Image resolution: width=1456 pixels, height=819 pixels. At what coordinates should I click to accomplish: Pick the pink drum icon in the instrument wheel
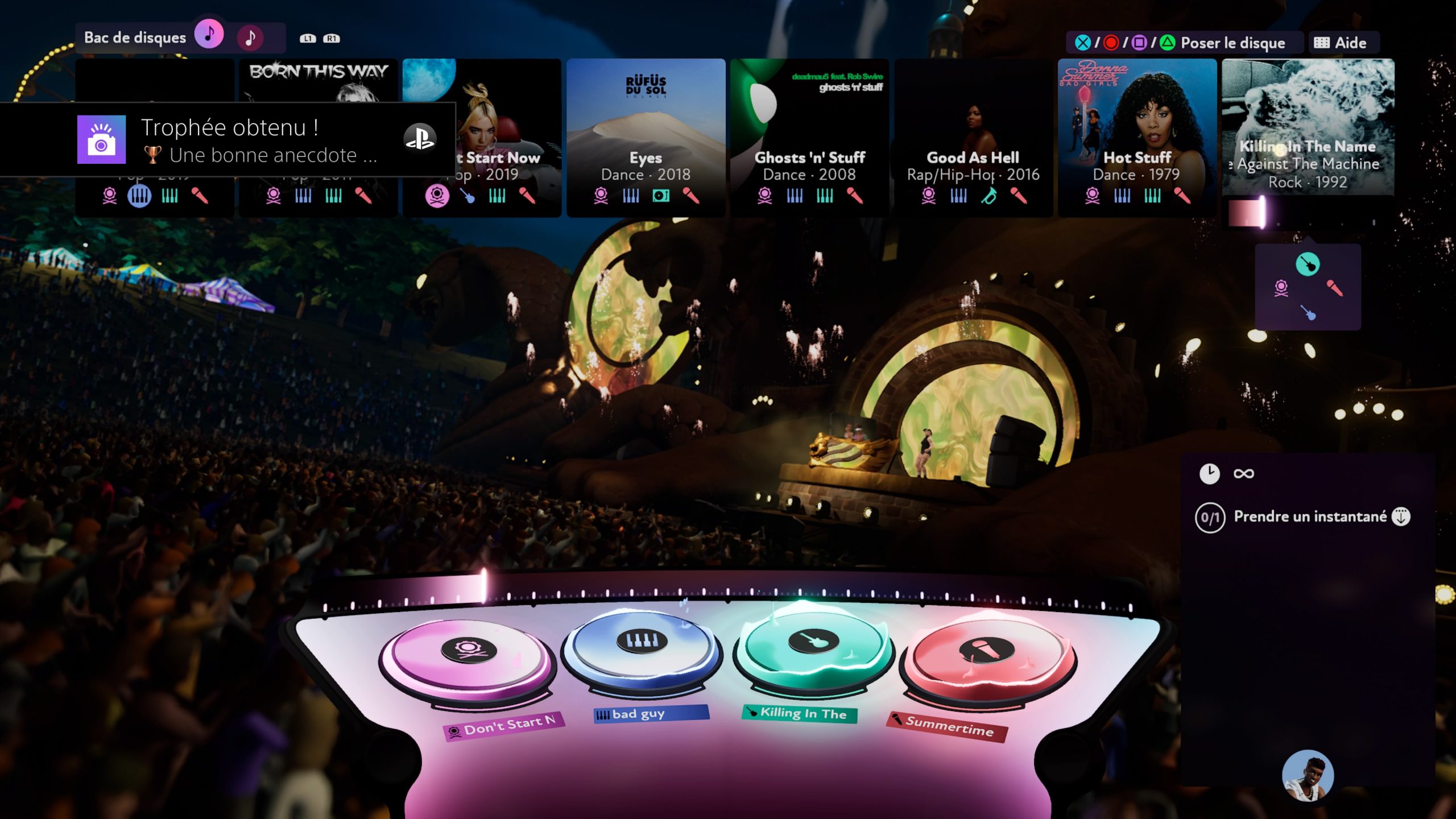(x=1281, y=288)
